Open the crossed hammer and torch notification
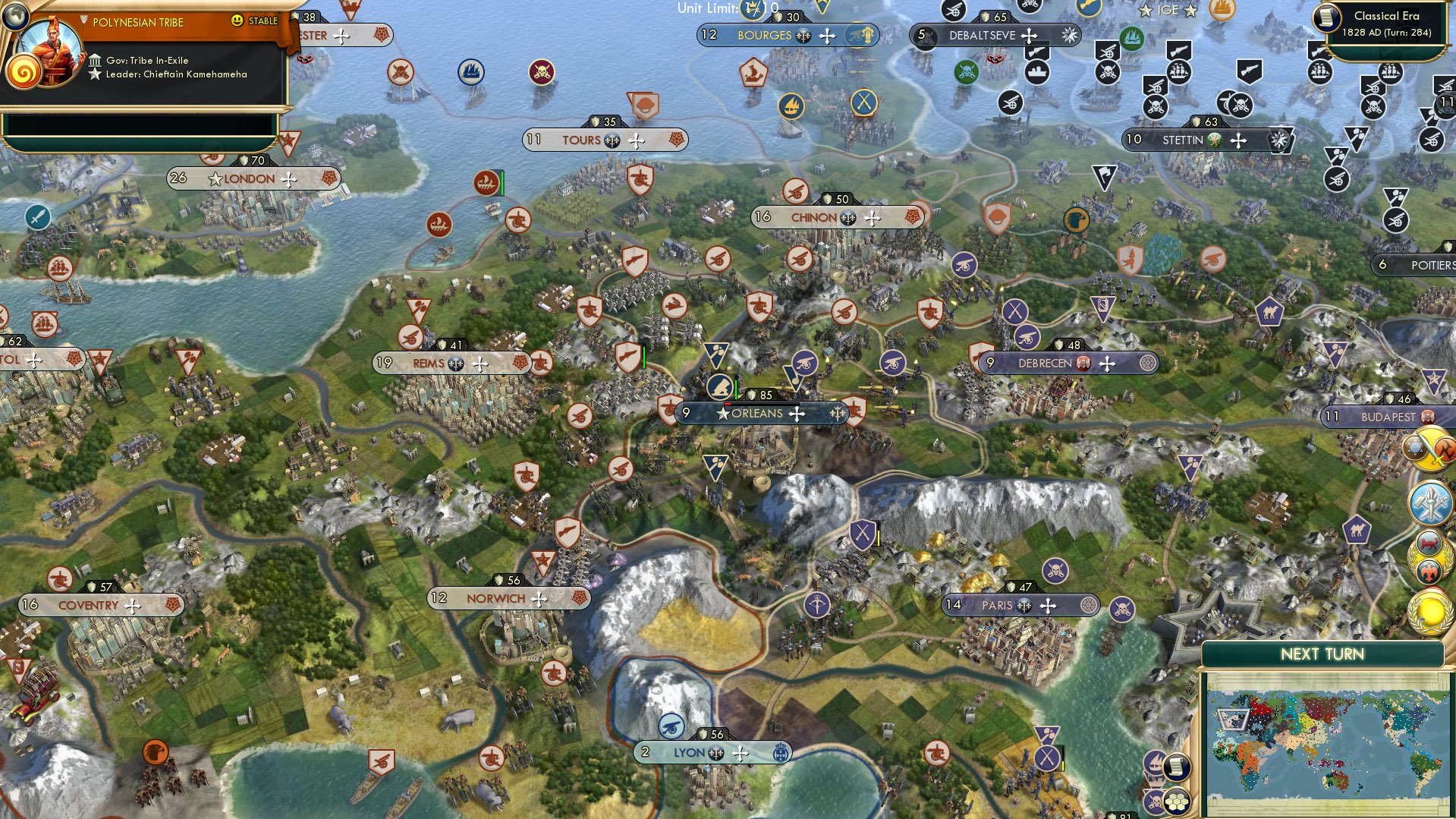The image size is (1456, 819). (1430, 502)
